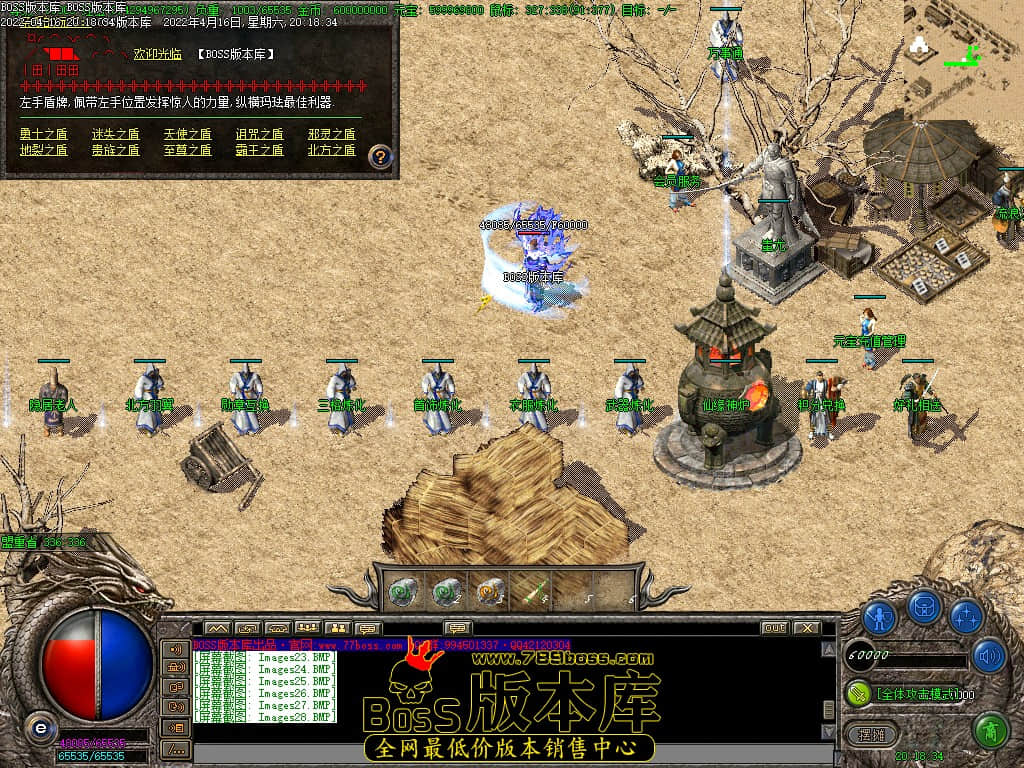Open the green 商 shop button

tap(990, 730)
